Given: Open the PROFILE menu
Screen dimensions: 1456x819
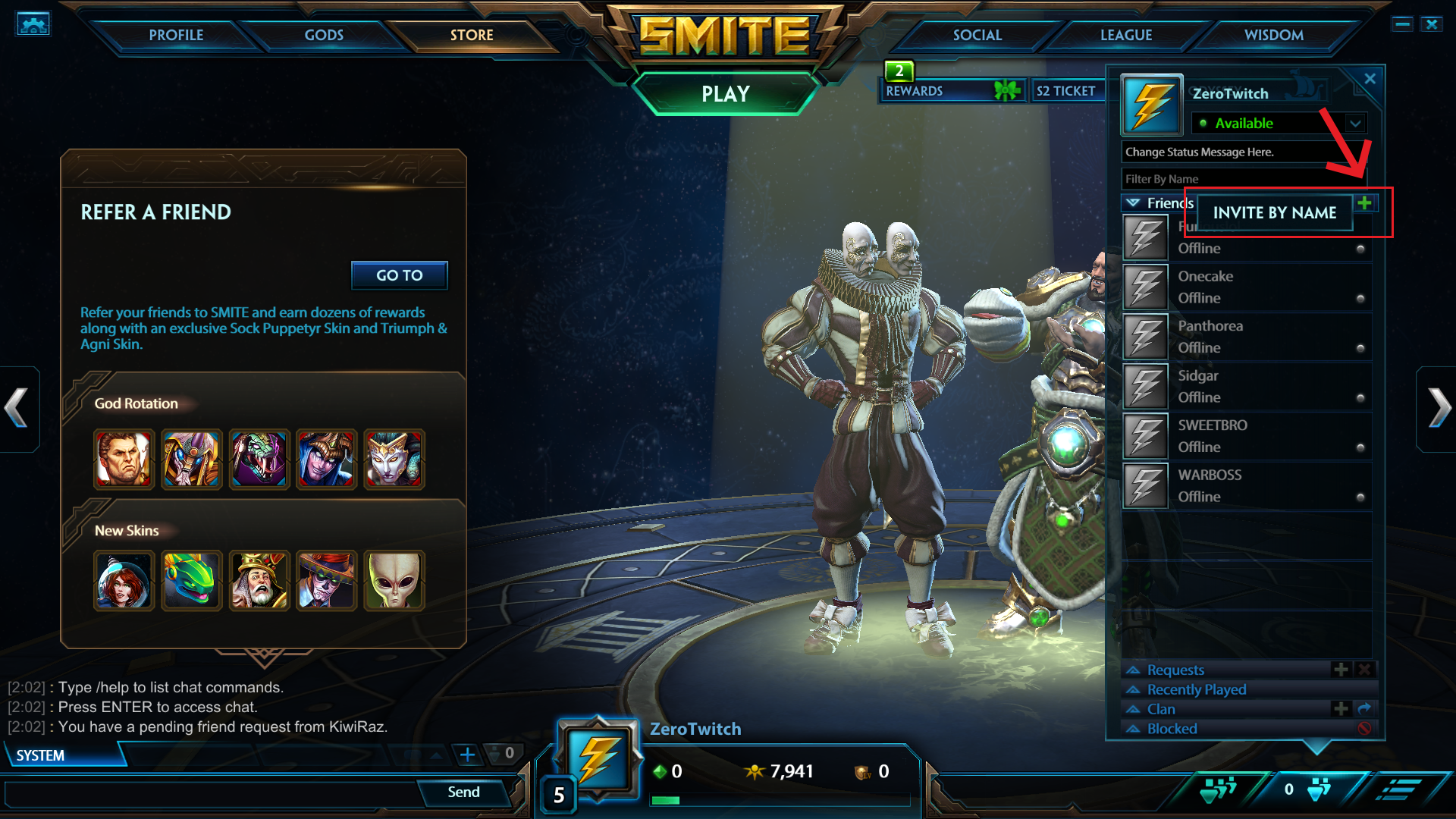Looking at the screenshot, I should pyautogui.click(x=176, y=35).
